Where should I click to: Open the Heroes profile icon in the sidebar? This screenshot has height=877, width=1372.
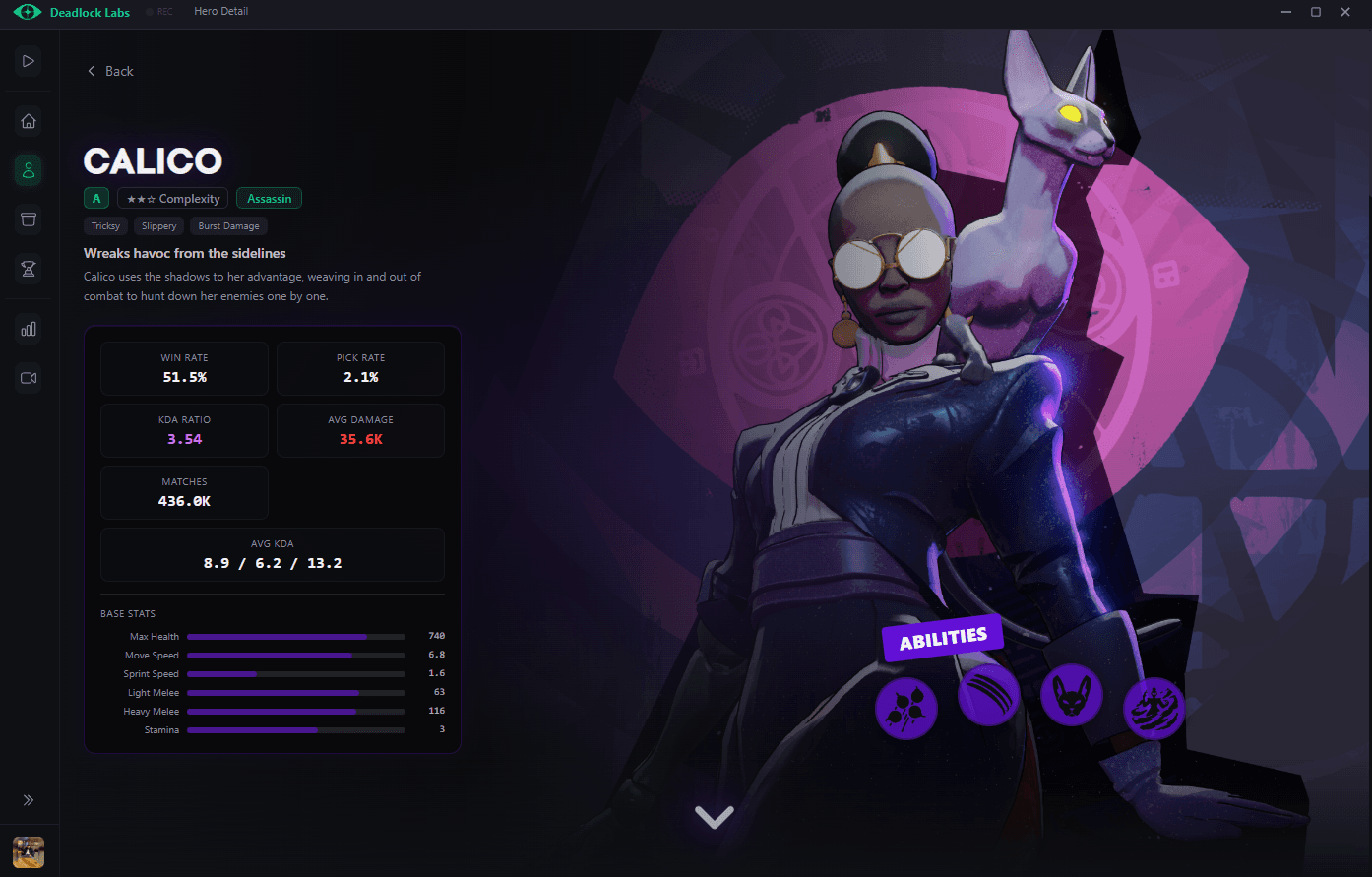[x=28, y=169]
